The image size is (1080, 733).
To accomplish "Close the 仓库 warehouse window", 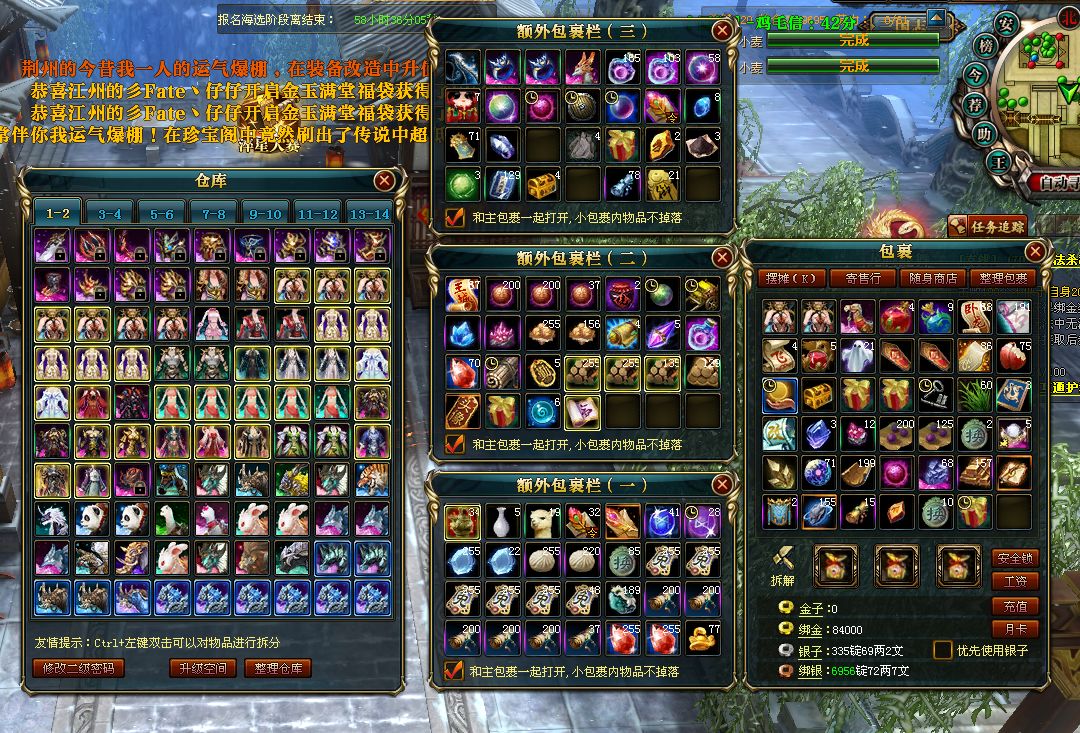I will pyautogui.click(x=384, y=181).
